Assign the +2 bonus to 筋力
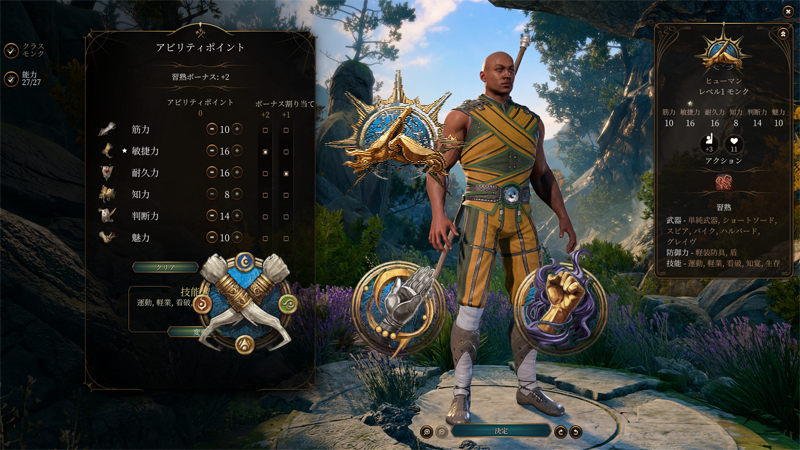This screenshot has height=450, width=800. [264, 130]
